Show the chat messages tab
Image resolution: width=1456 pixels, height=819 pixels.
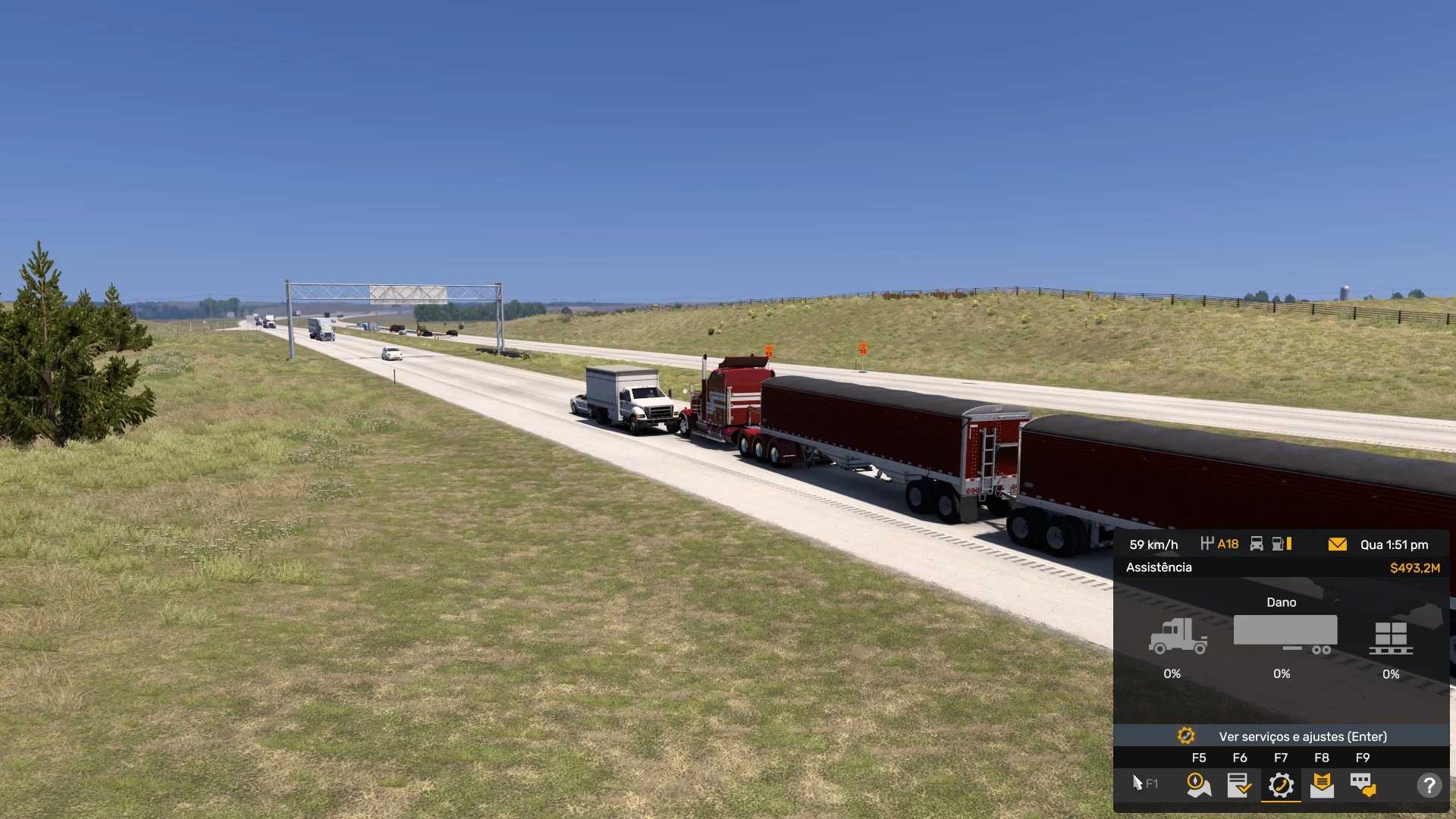pyautogui.click(x=1363, y=785)
